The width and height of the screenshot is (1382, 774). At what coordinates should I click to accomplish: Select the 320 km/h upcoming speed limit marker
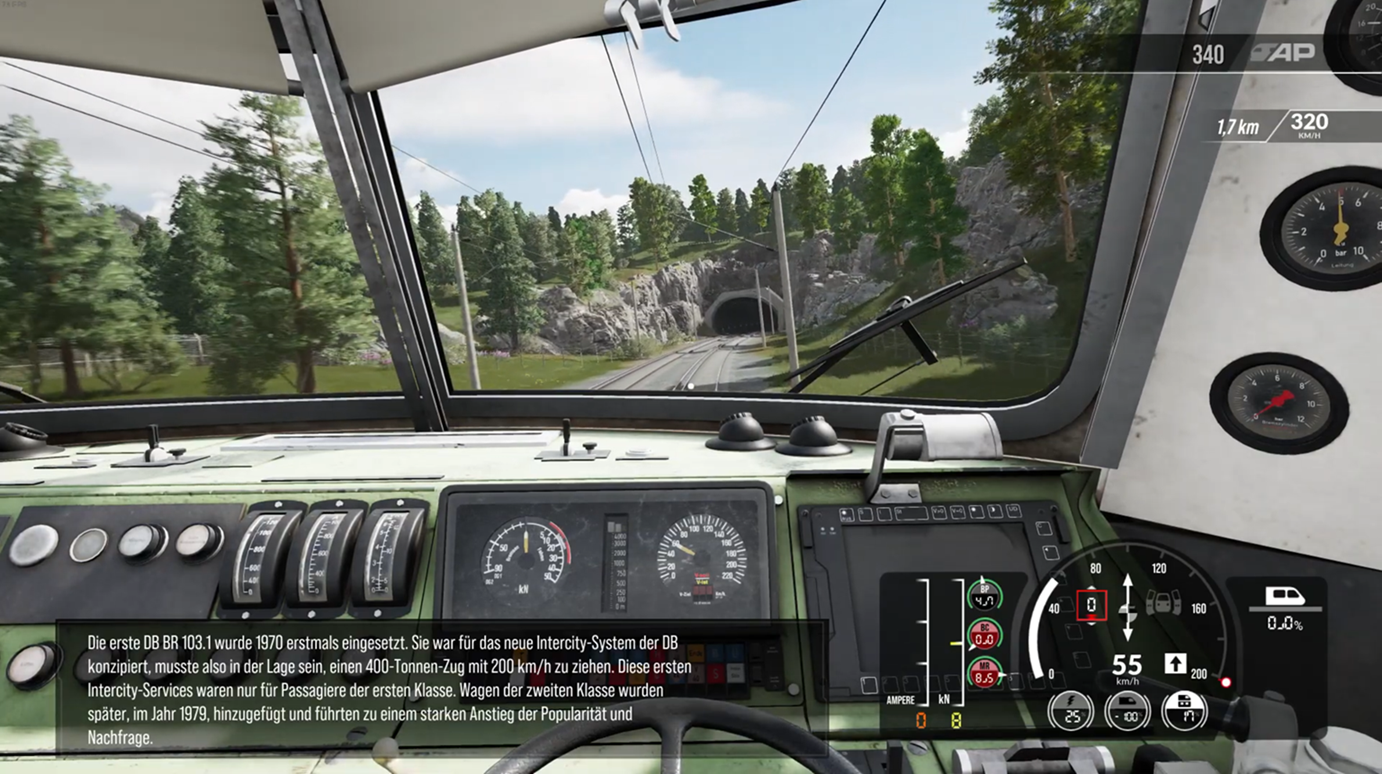tap(1309, 126)
